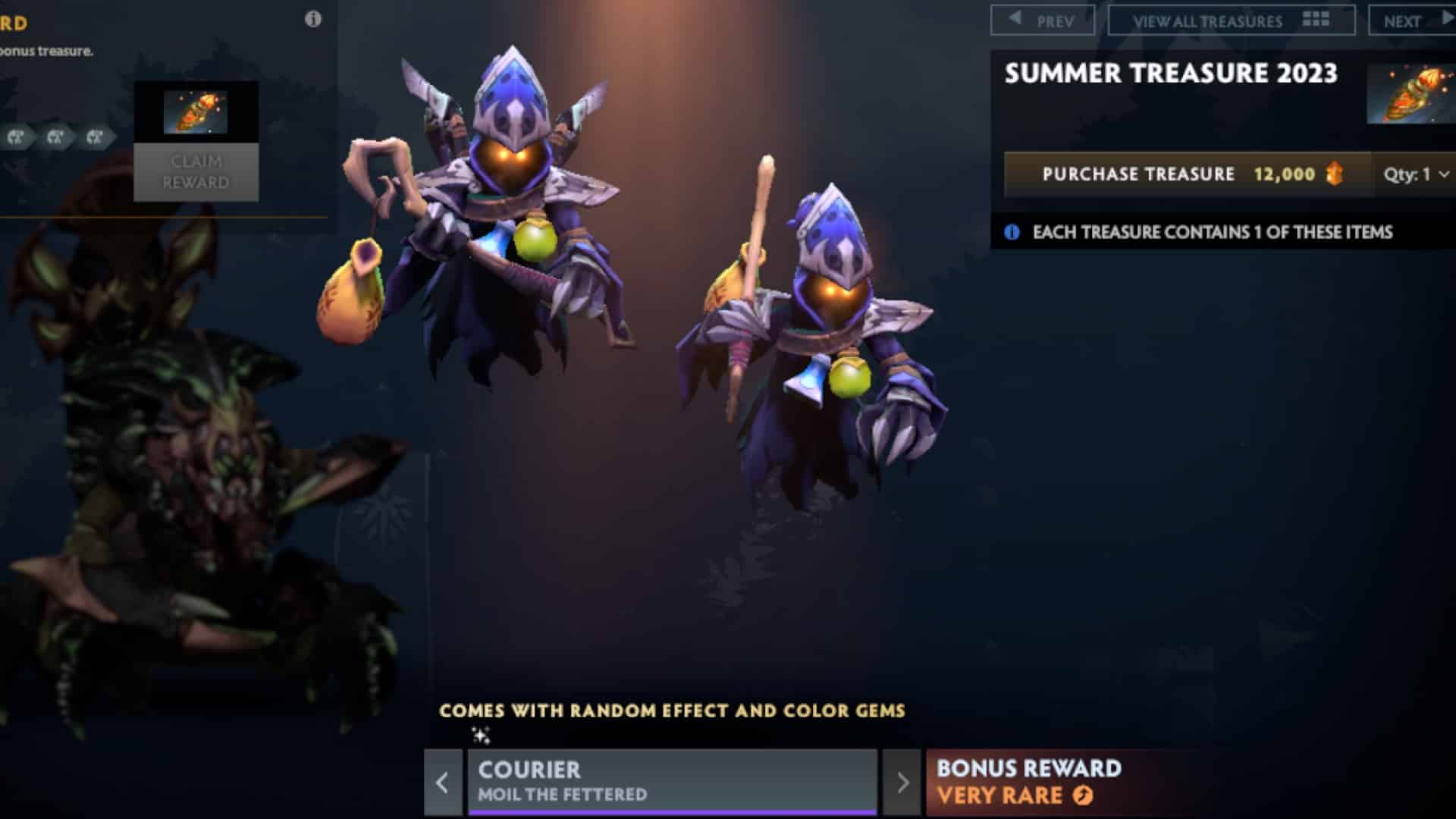Show the previous item with left arrow
This screenshot has width=1456, height=819.
443,783
